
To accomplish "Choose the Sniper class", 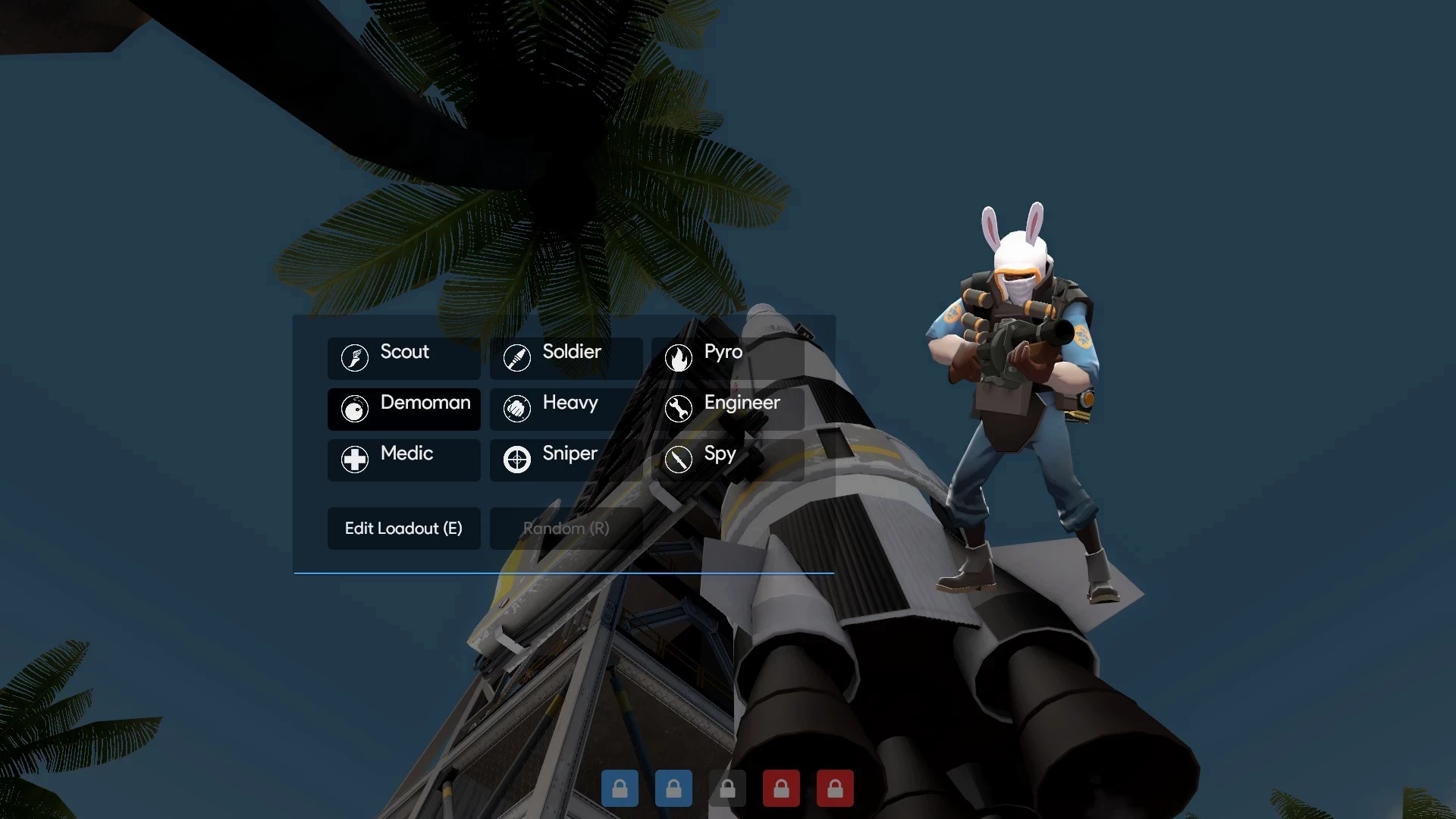I will click(x=566, y=459).
